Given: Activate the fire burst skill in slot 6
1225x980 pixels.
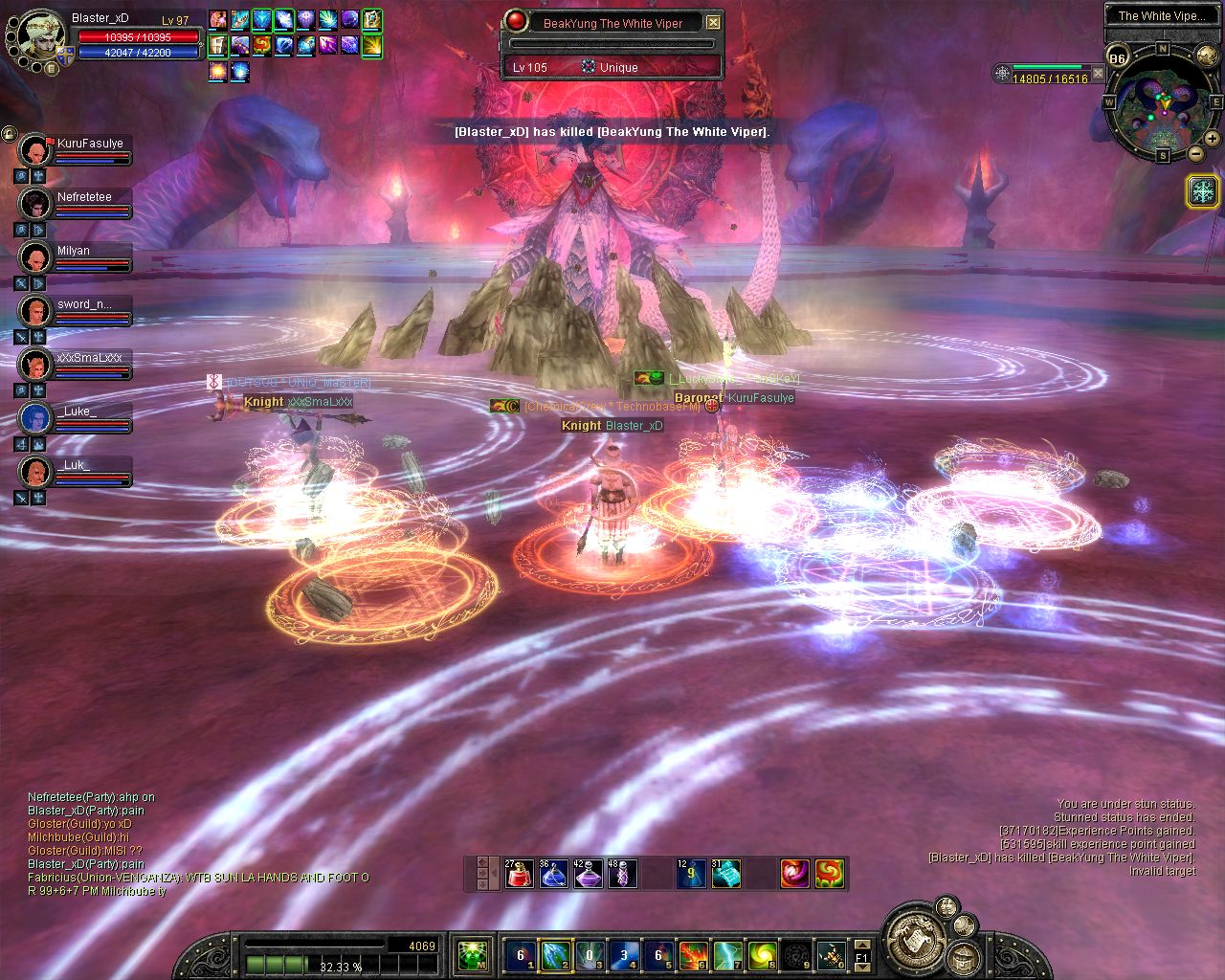Looking at the screenshot, I should pos(693,954).
